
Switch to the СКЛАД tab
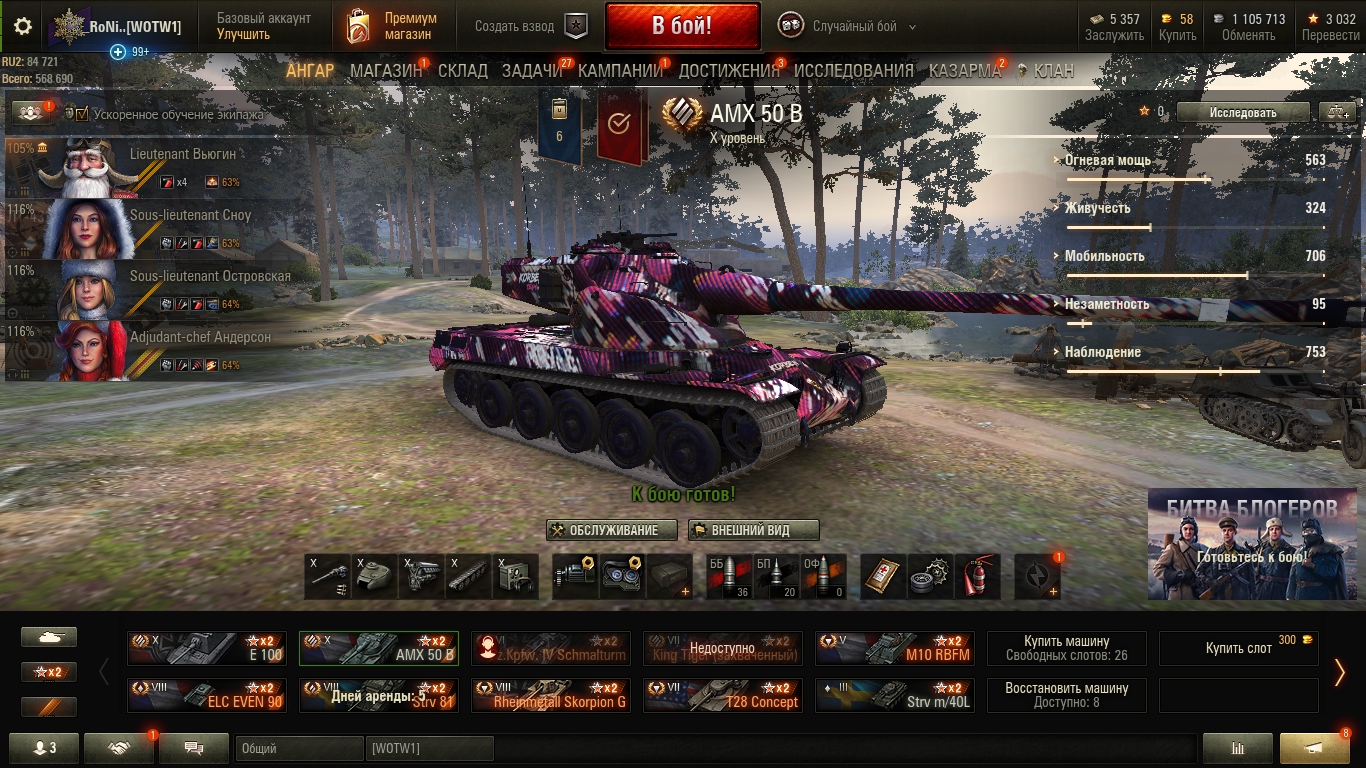[x=462, y=71]
